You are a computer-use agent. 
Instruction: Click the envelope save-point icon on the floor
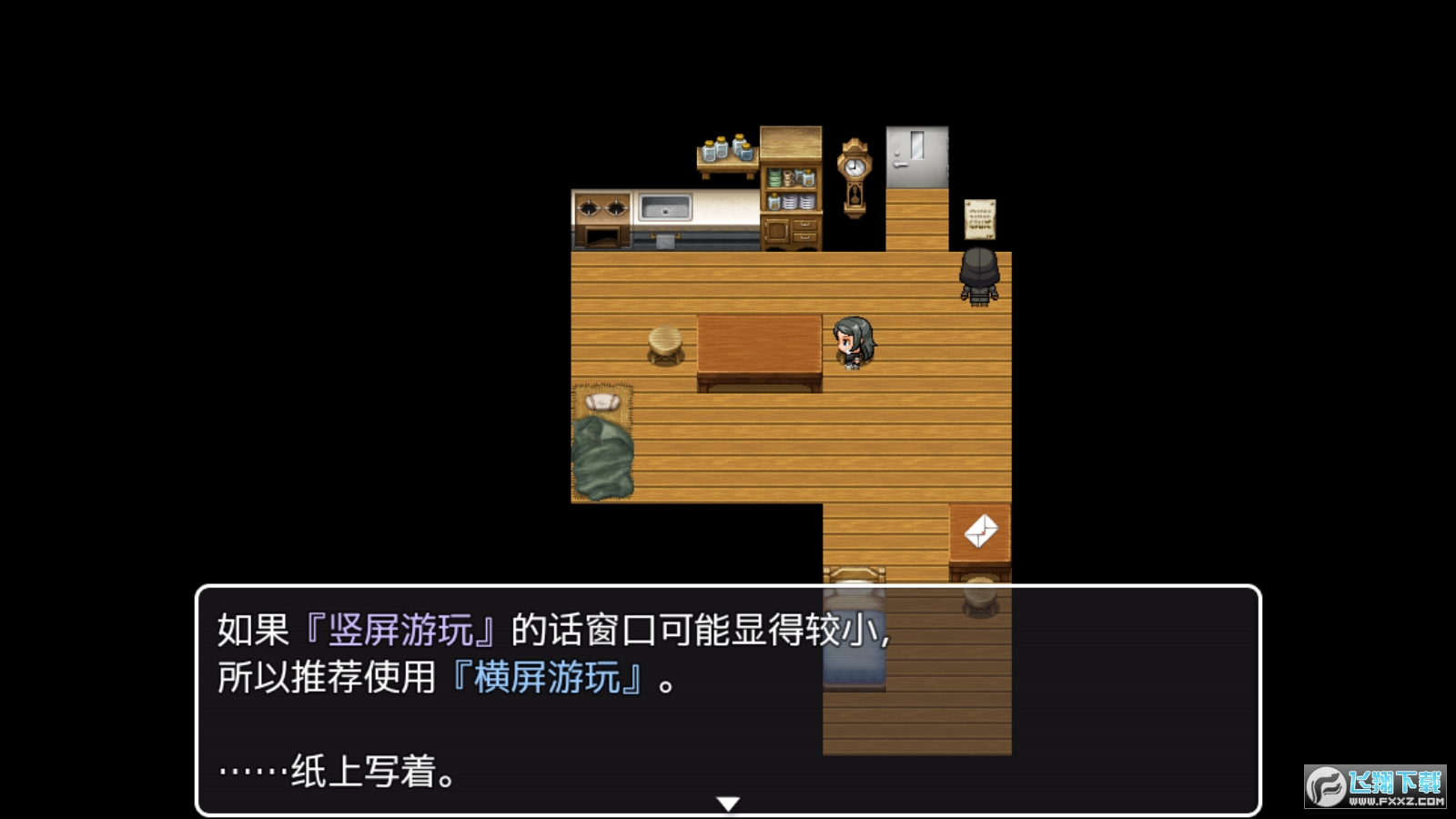click(981, 531)
